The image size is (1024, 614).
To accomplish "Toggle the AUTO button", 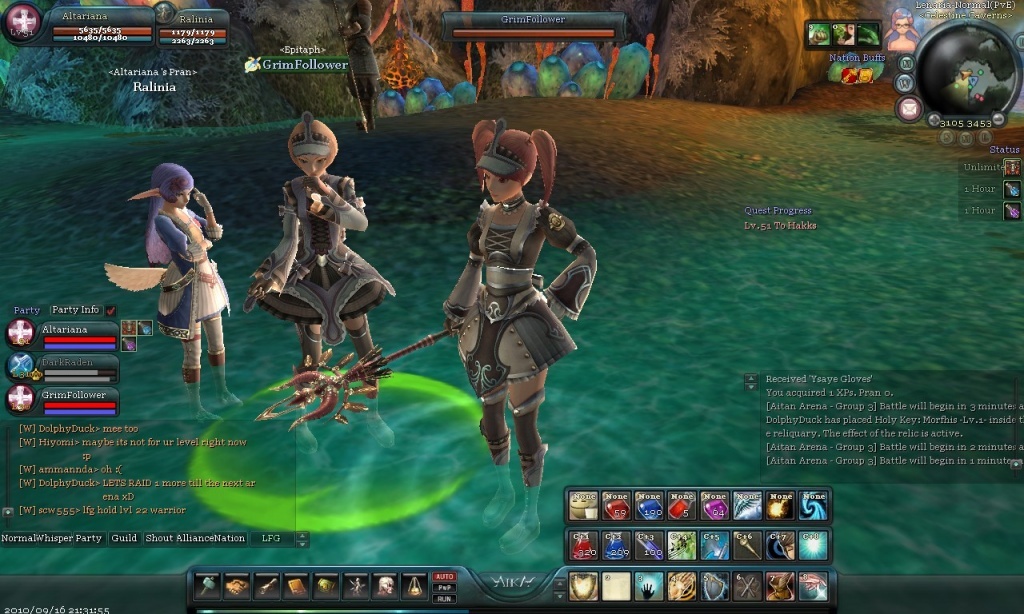I will (x=444, y=577).
